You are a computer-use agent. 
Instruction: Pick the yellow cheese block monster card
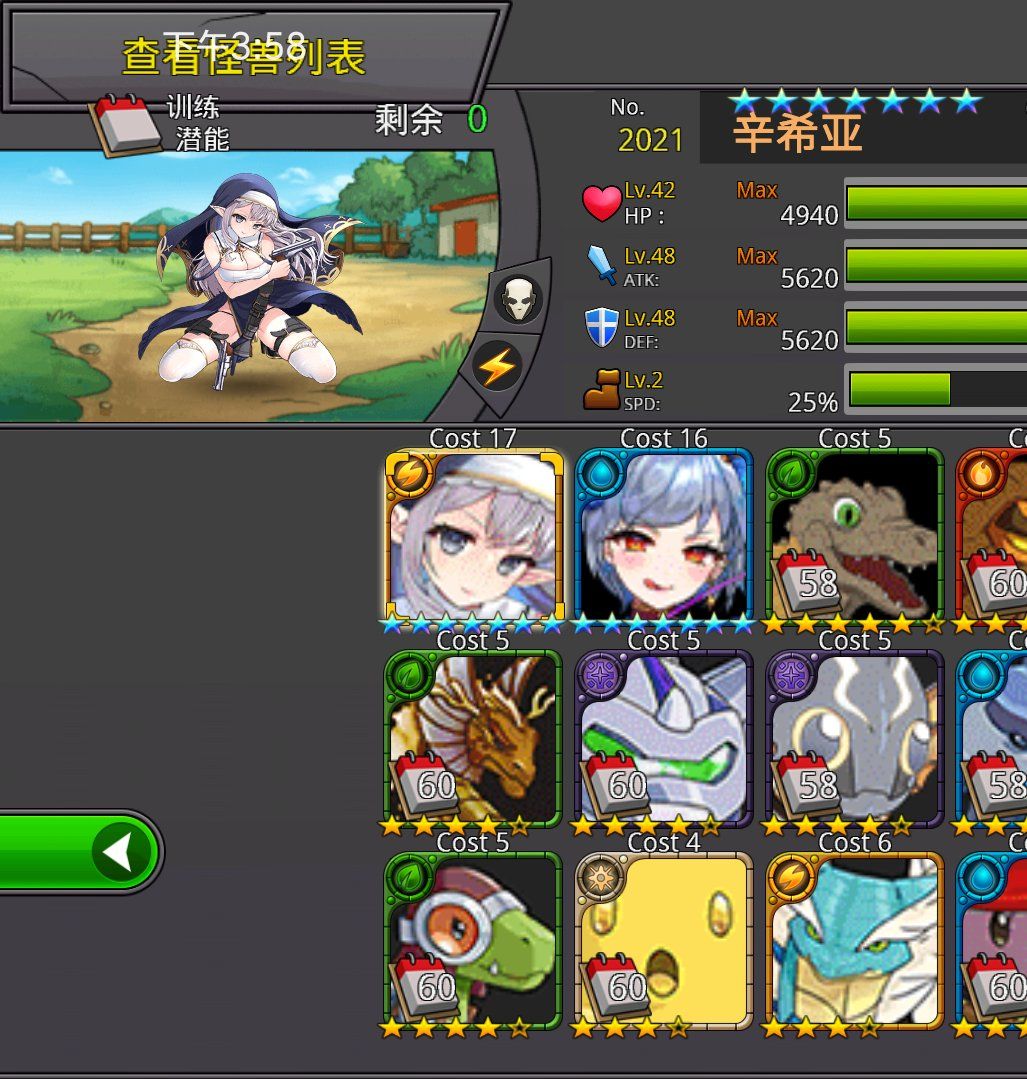pos(664,941)
